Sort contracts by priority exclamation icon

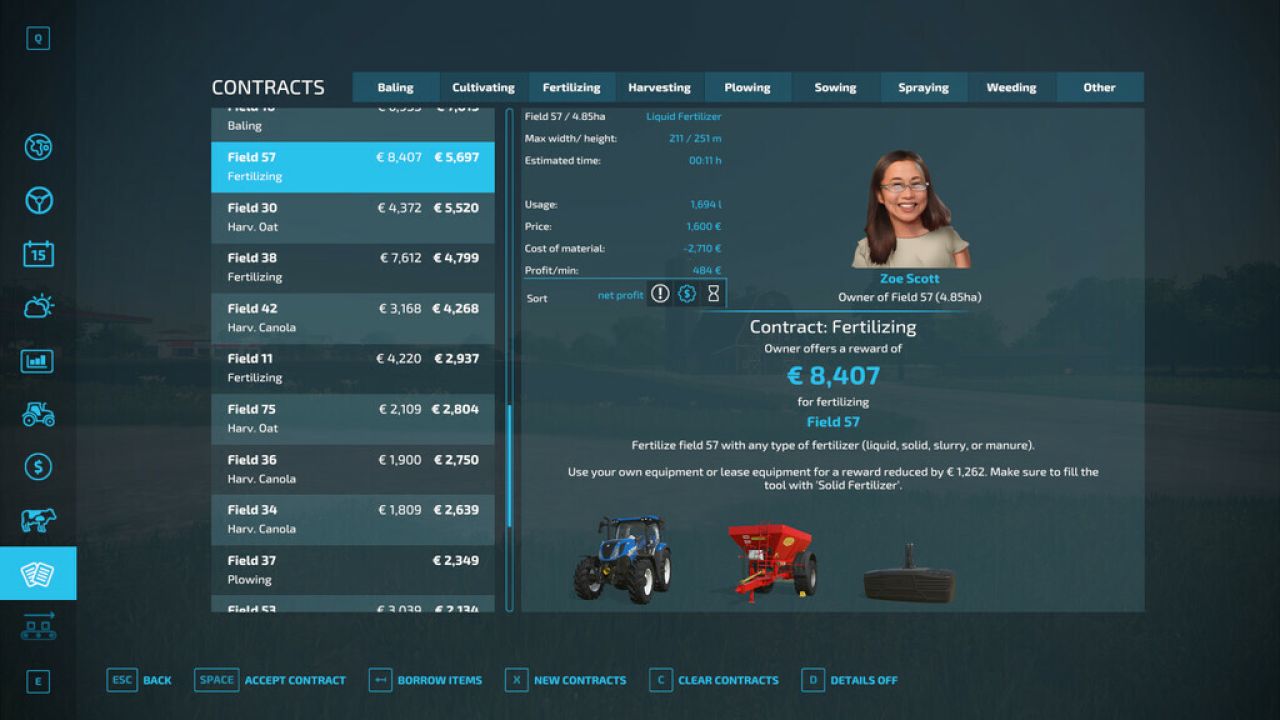pos(659,293)
